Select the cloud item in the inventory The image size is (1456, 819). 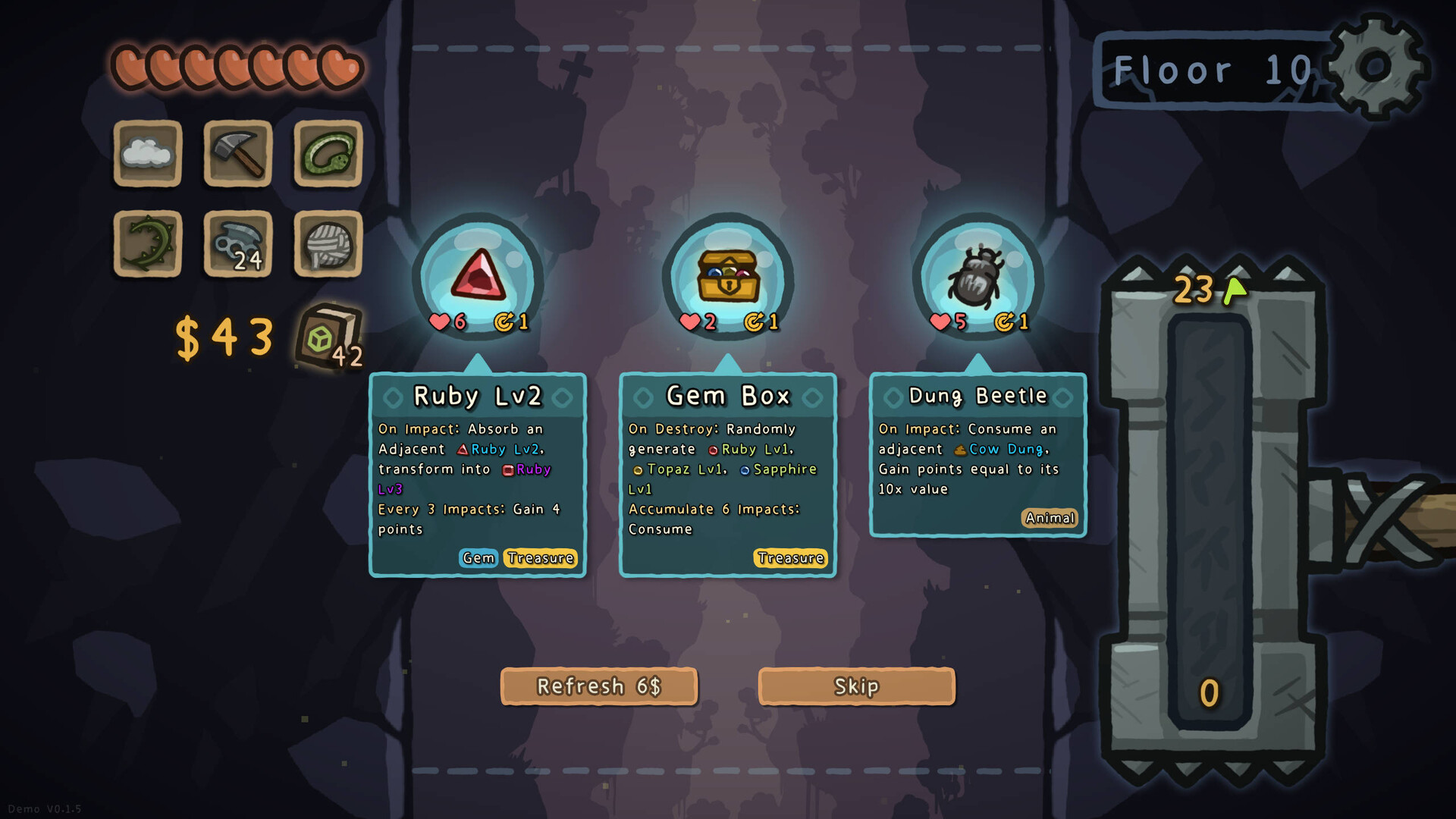(147, 155)
